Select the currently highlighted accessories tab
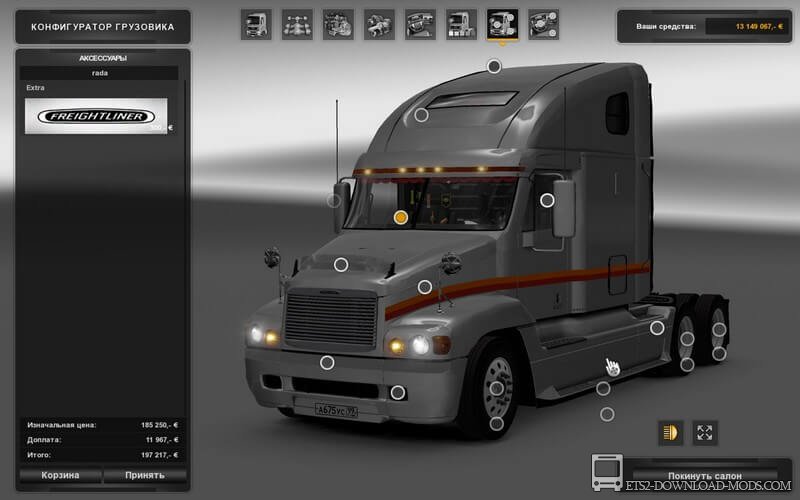The height and width of the screenshot is (500, 800). [501, 24]
